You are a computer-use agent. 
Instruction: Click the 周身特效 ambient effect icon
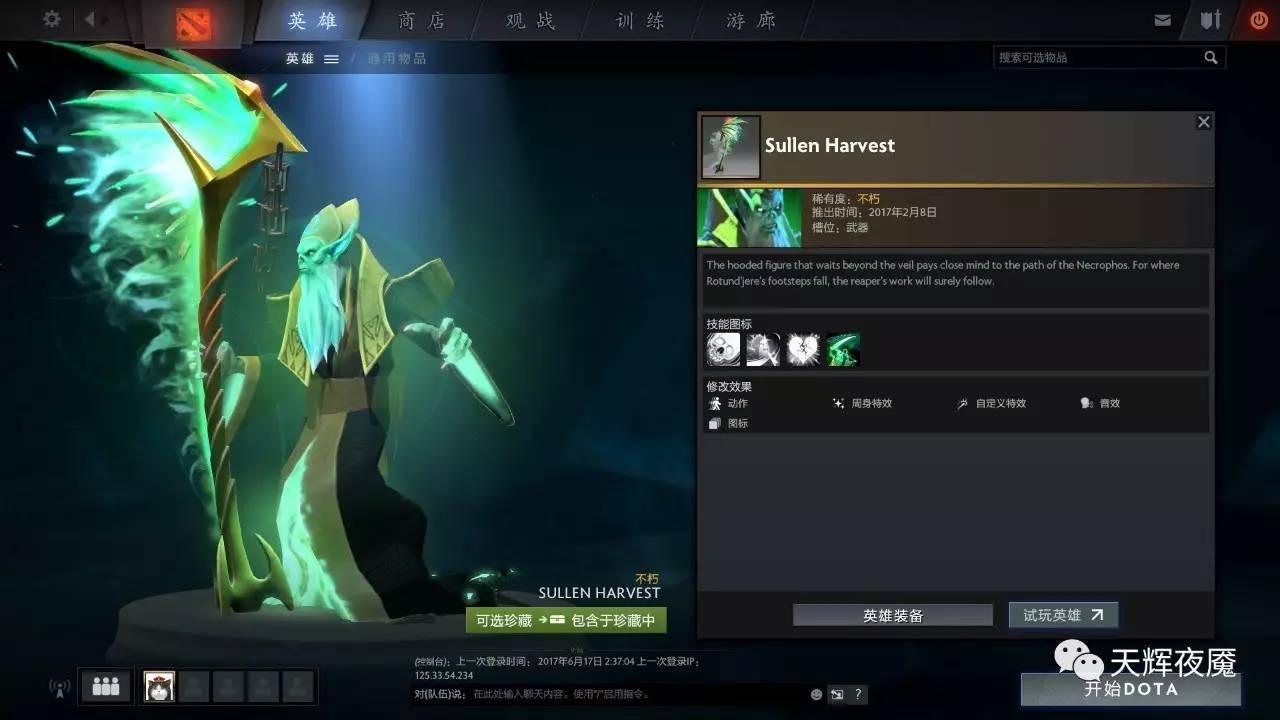click(x=838, y=402)
